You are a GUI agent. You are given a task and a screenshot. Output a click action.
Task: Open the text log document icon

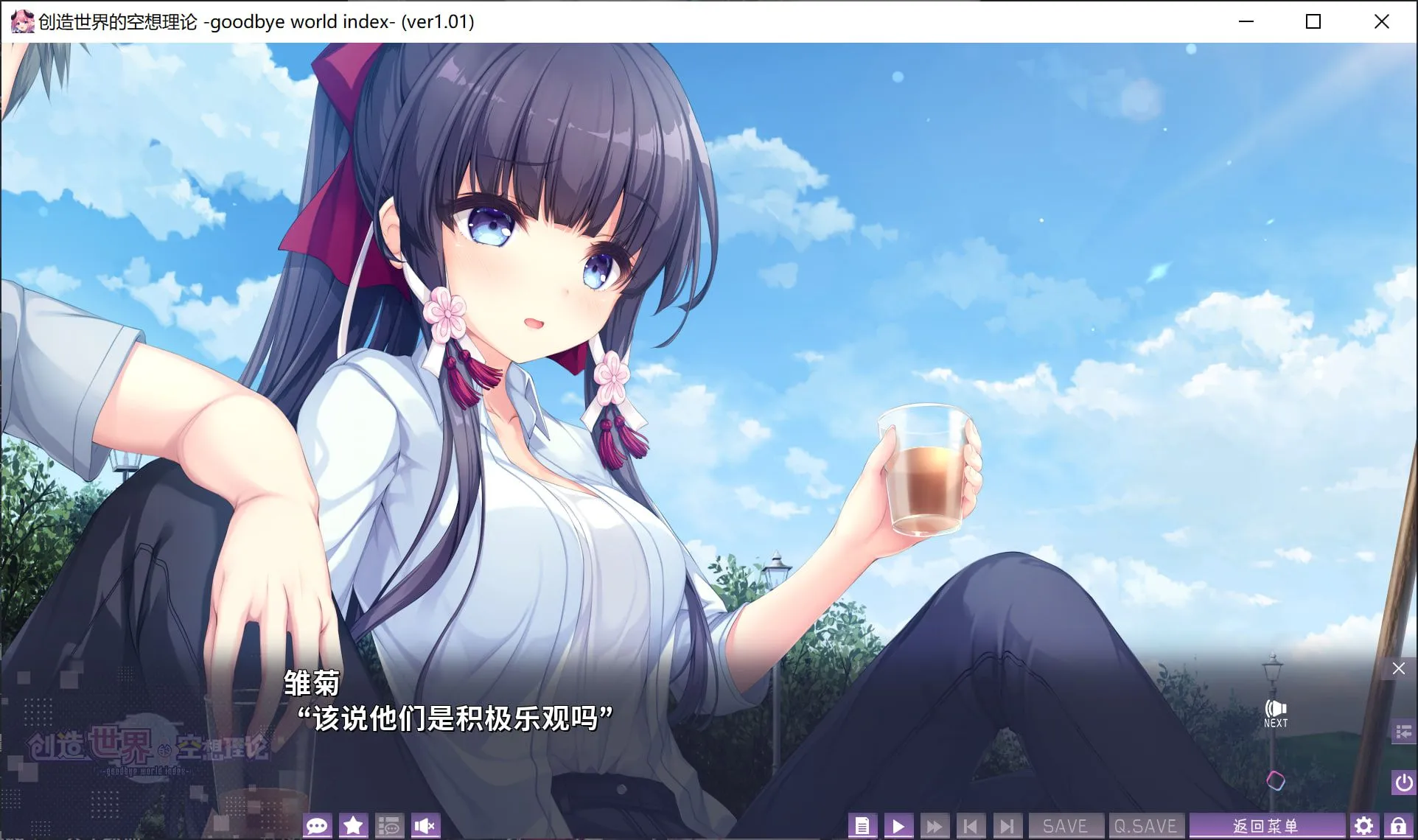(863, 825)
